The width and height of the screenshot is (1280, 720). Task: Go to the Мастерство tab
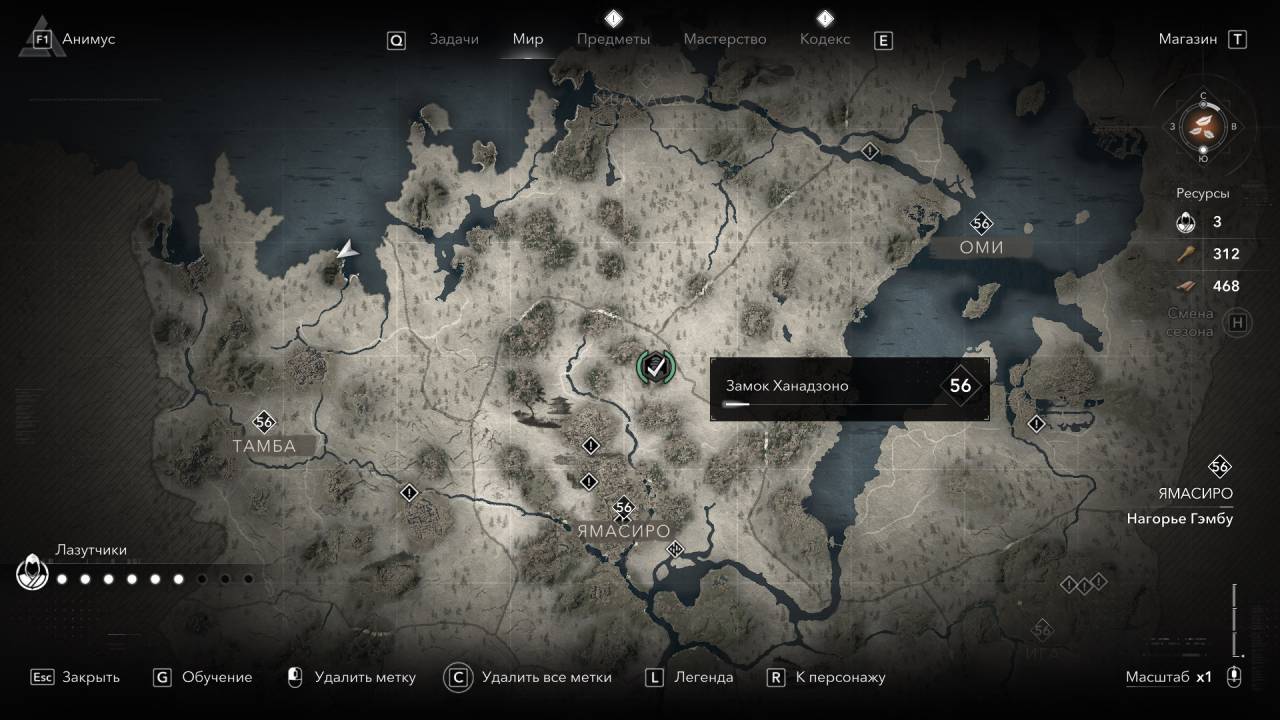(x=725, y=39)
